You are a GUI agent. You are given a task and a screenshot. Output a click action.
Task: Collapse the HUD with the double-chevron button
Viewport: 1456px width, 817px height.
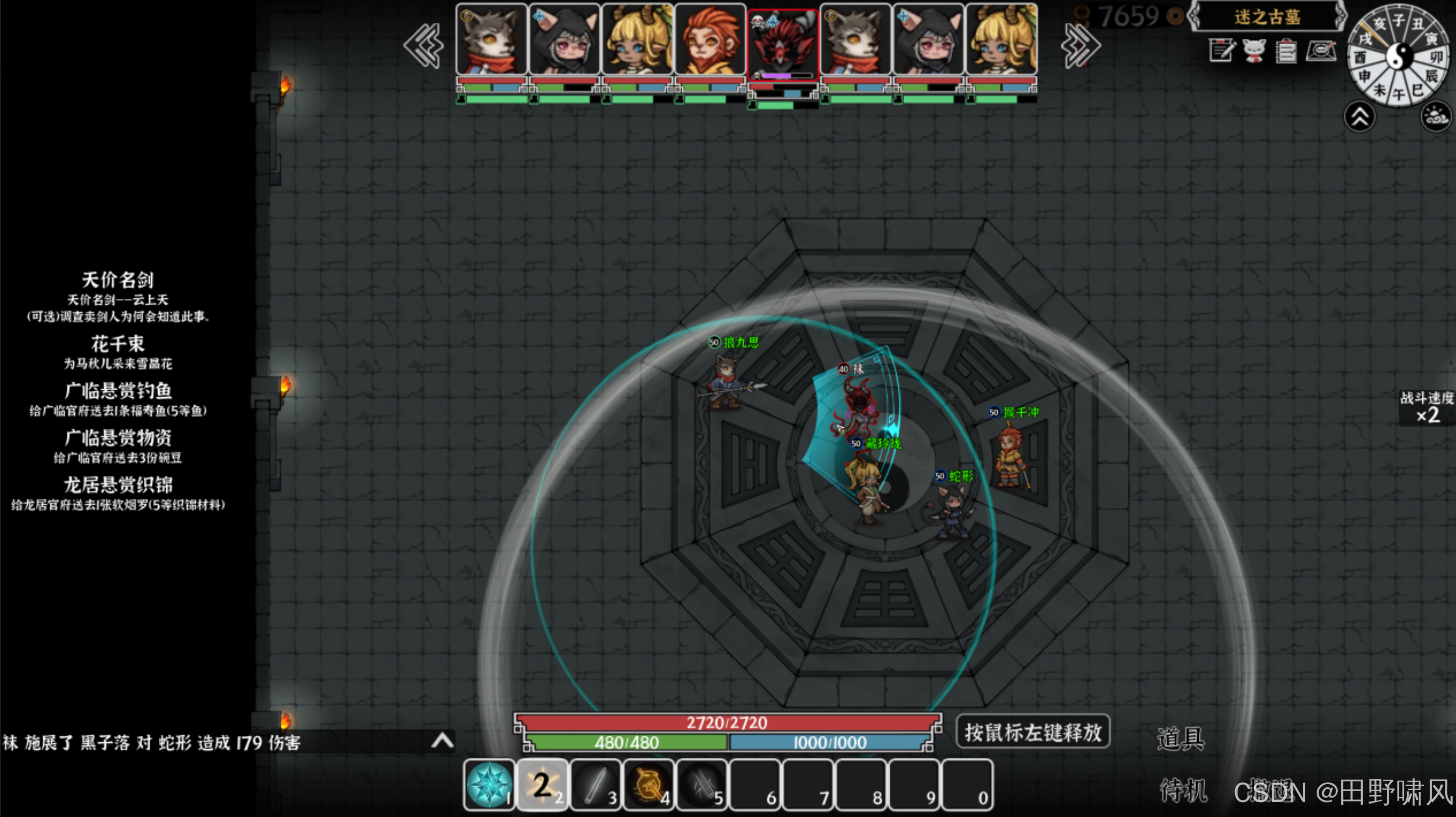[x=1359, y=117]
